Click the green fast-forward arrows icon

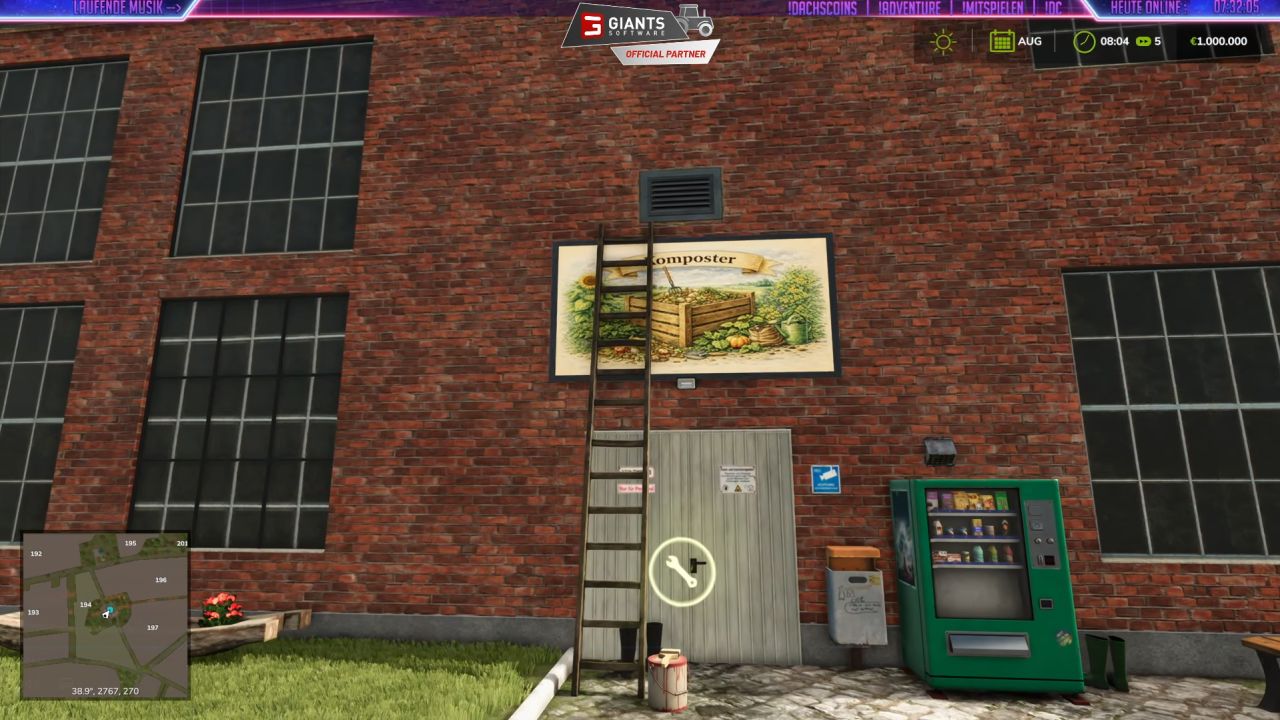coord(1143,41)
